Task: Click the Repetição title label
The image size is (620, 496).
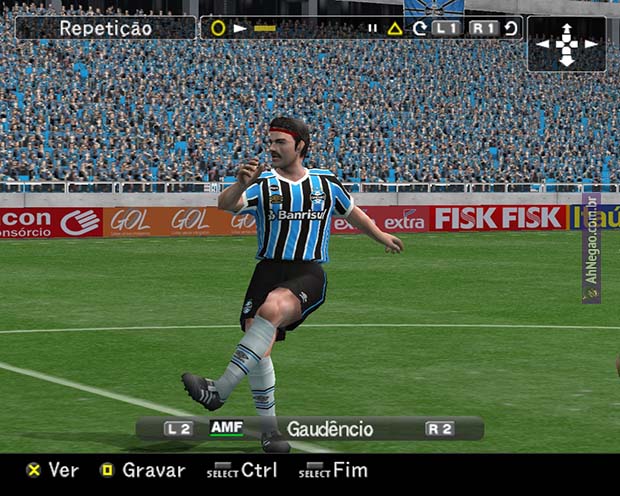Action: [104, 28]
